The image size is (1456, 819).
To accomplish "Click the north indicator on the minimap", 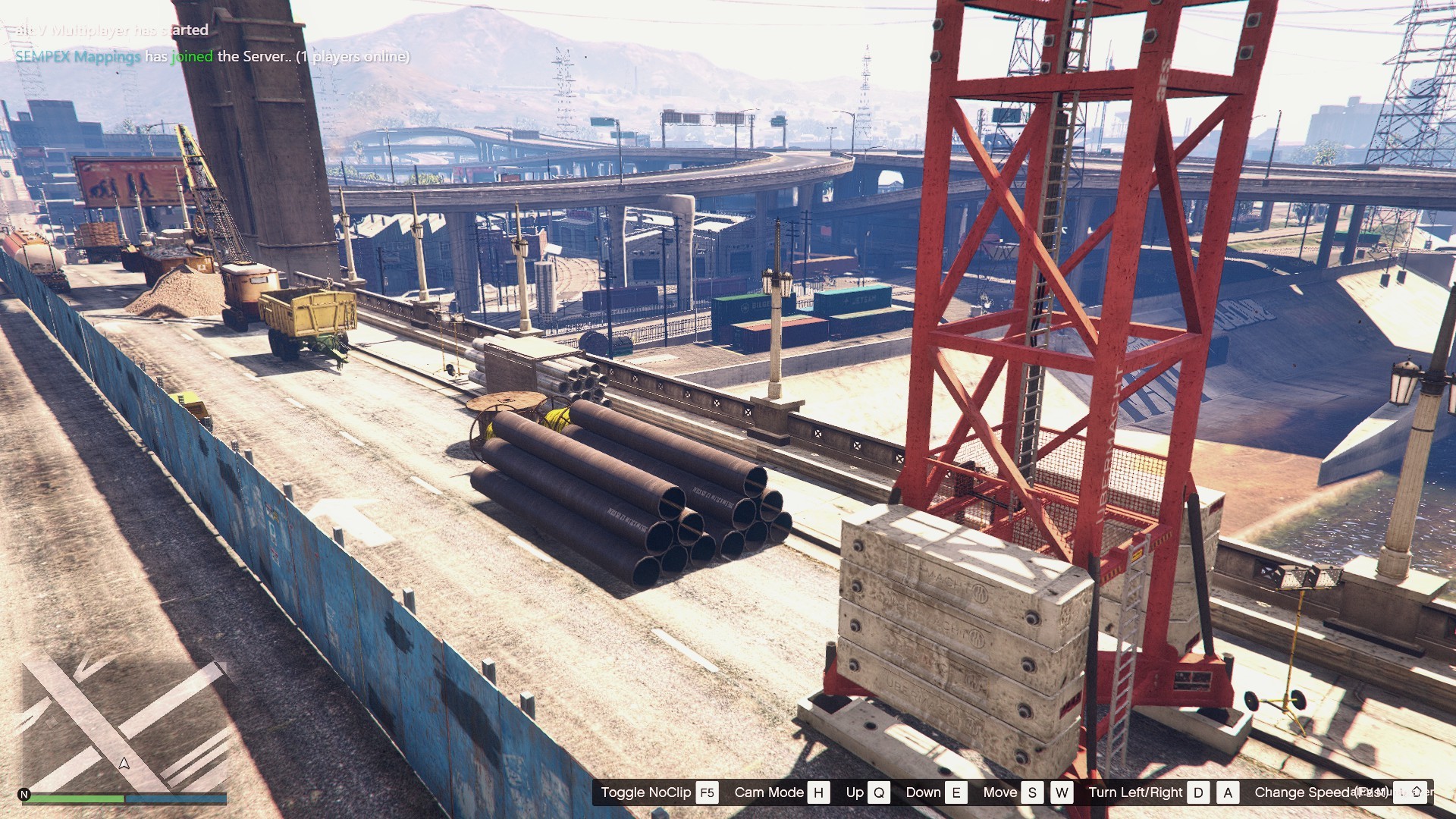I will pos(24,795).
